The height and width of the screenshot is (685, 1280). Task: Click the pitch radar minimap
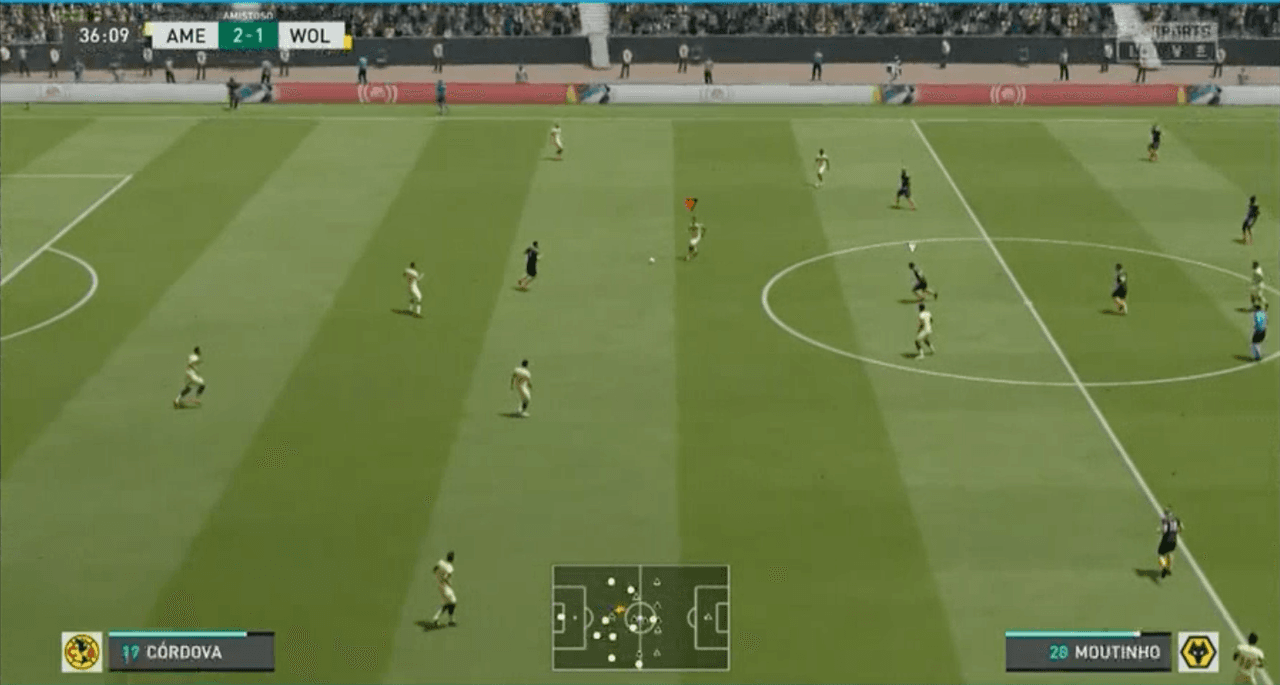[640, 617]
